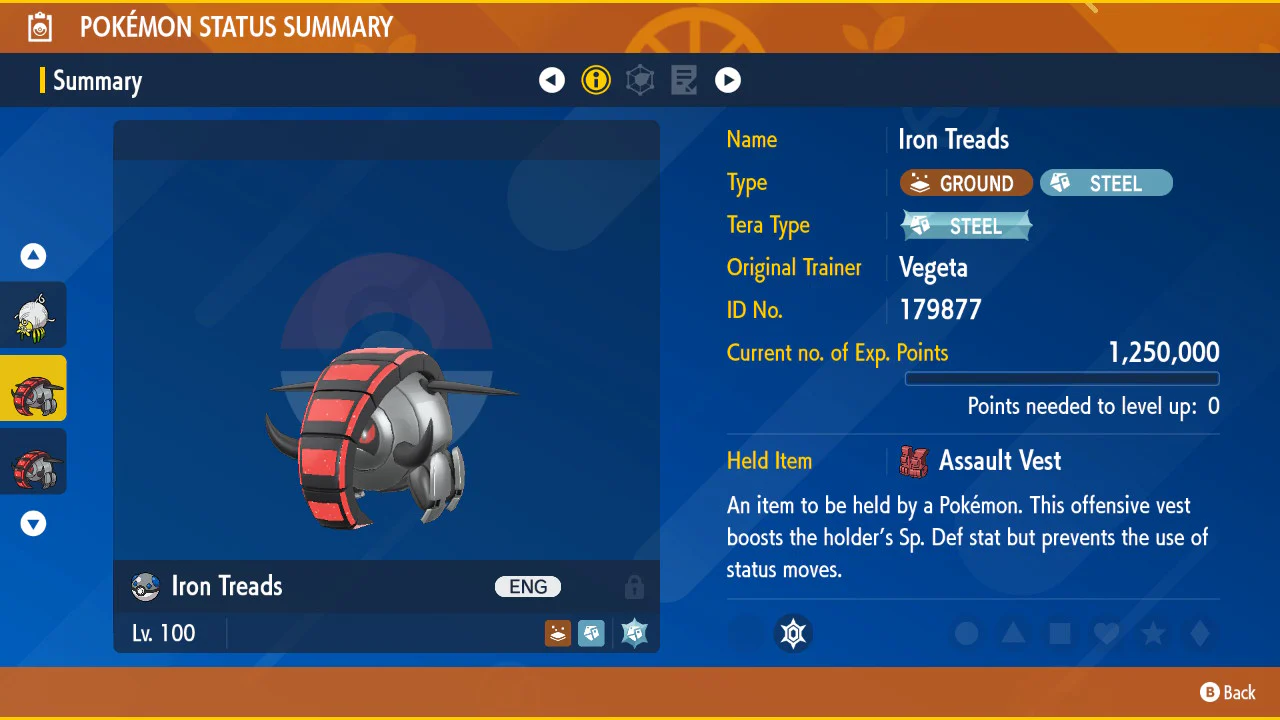Click the star-shaped mark icon below the item description
This screenshot has height=720, width=1280.
coord(794,634)
